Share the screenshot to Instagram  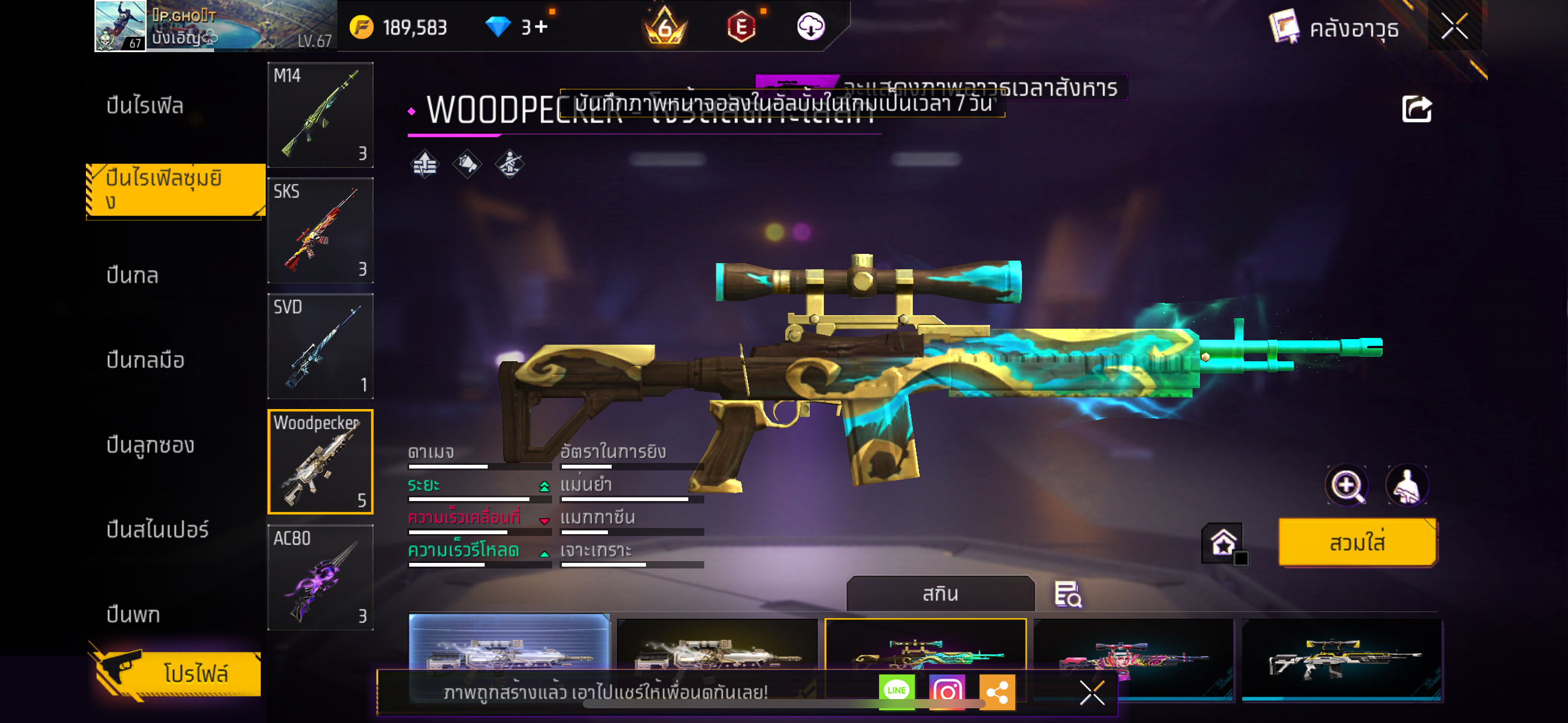pos(947,692)
